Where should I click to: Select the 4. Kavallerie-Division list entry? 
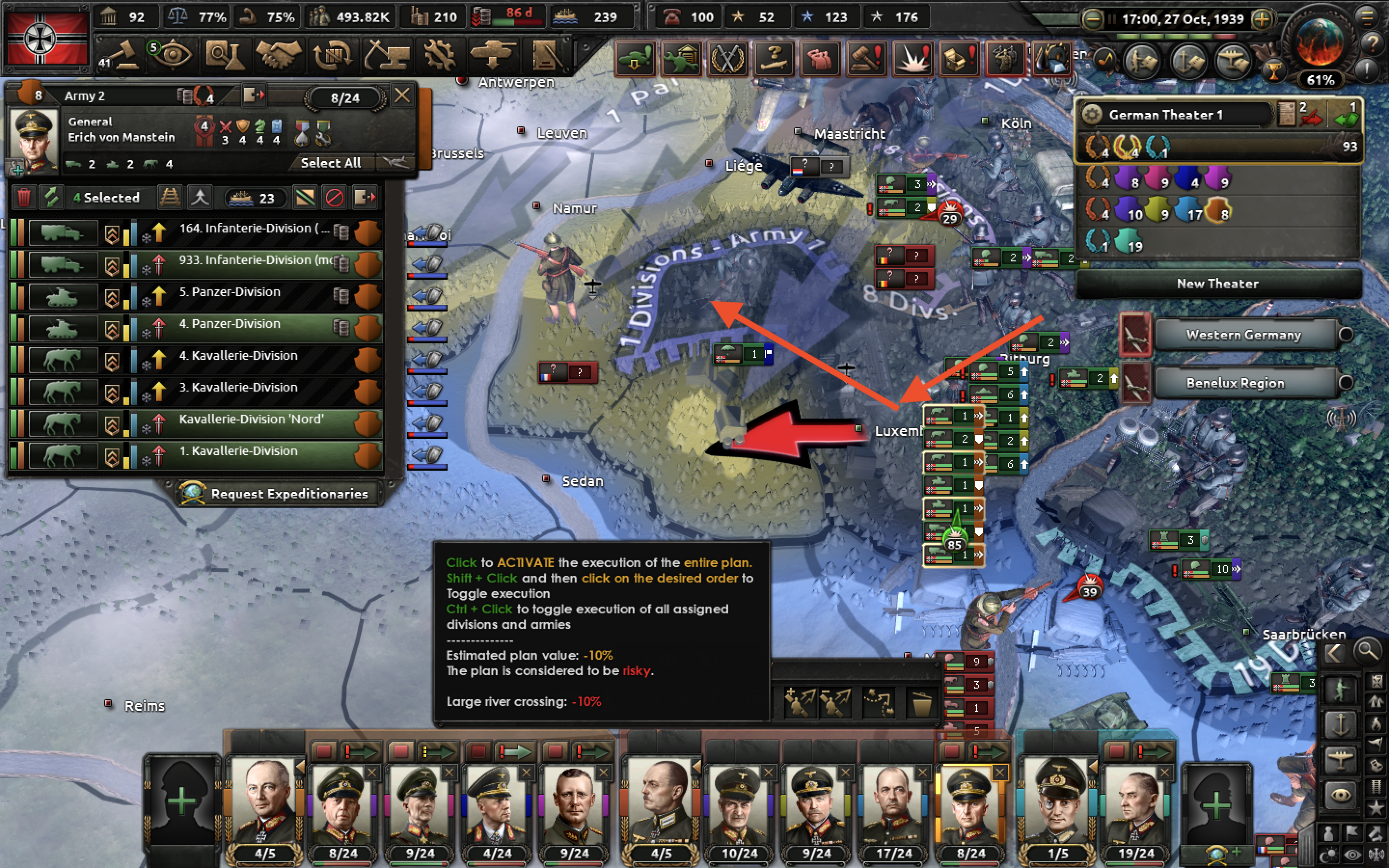241,355
